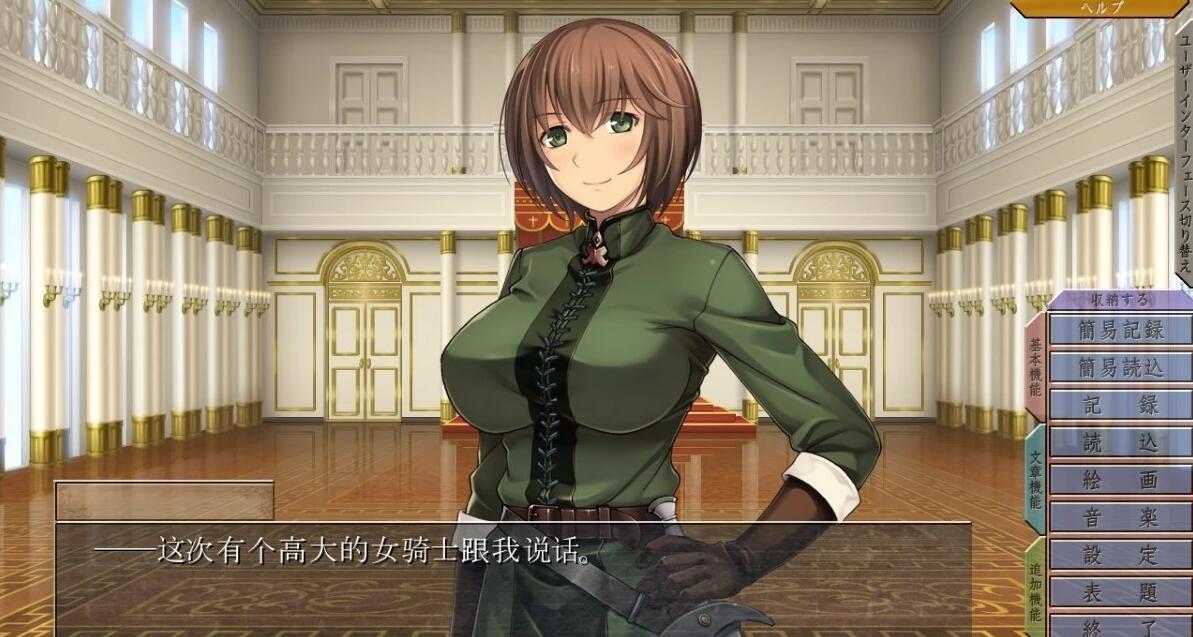
Task: Collapse the menu with 収納する
Action: click(x=1119, y=300)
